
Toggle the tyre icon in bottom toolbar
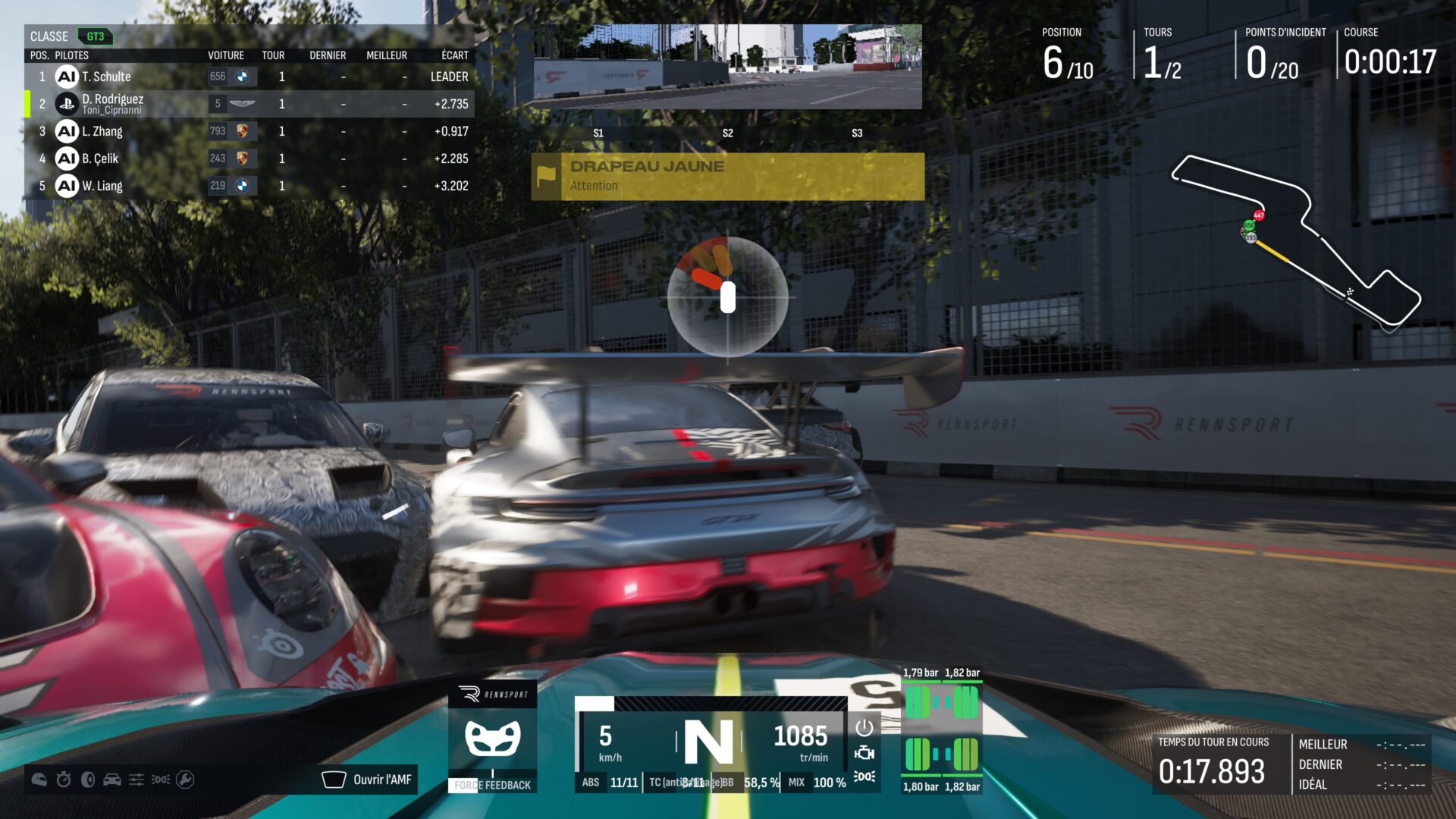[x=88, y=780]
